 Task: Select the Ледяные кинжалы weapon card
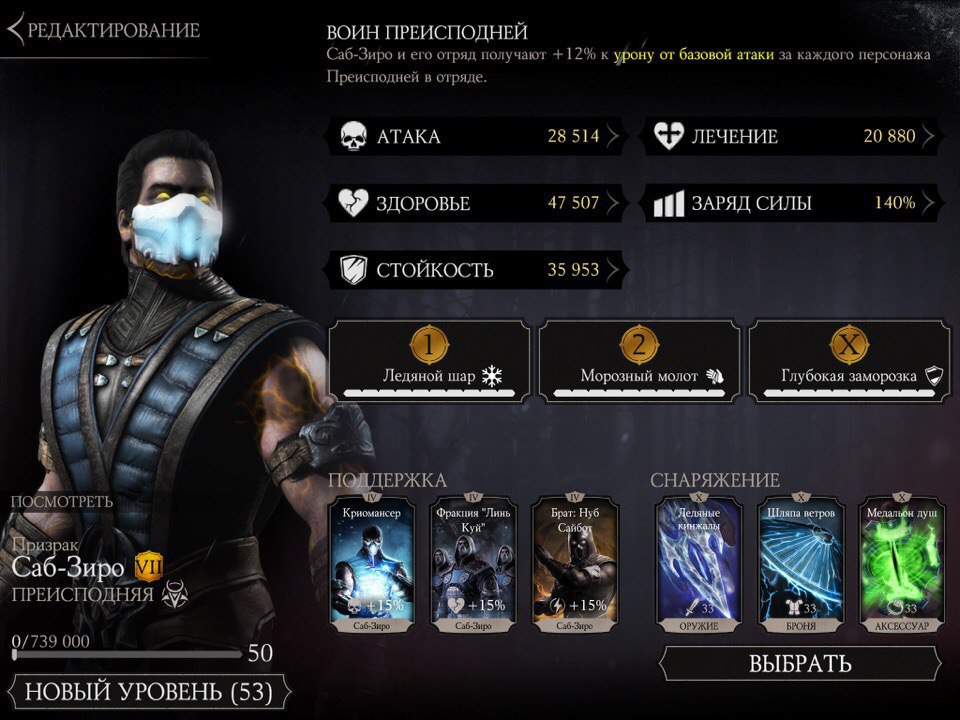pyautogui.click(x=698, y=565)
